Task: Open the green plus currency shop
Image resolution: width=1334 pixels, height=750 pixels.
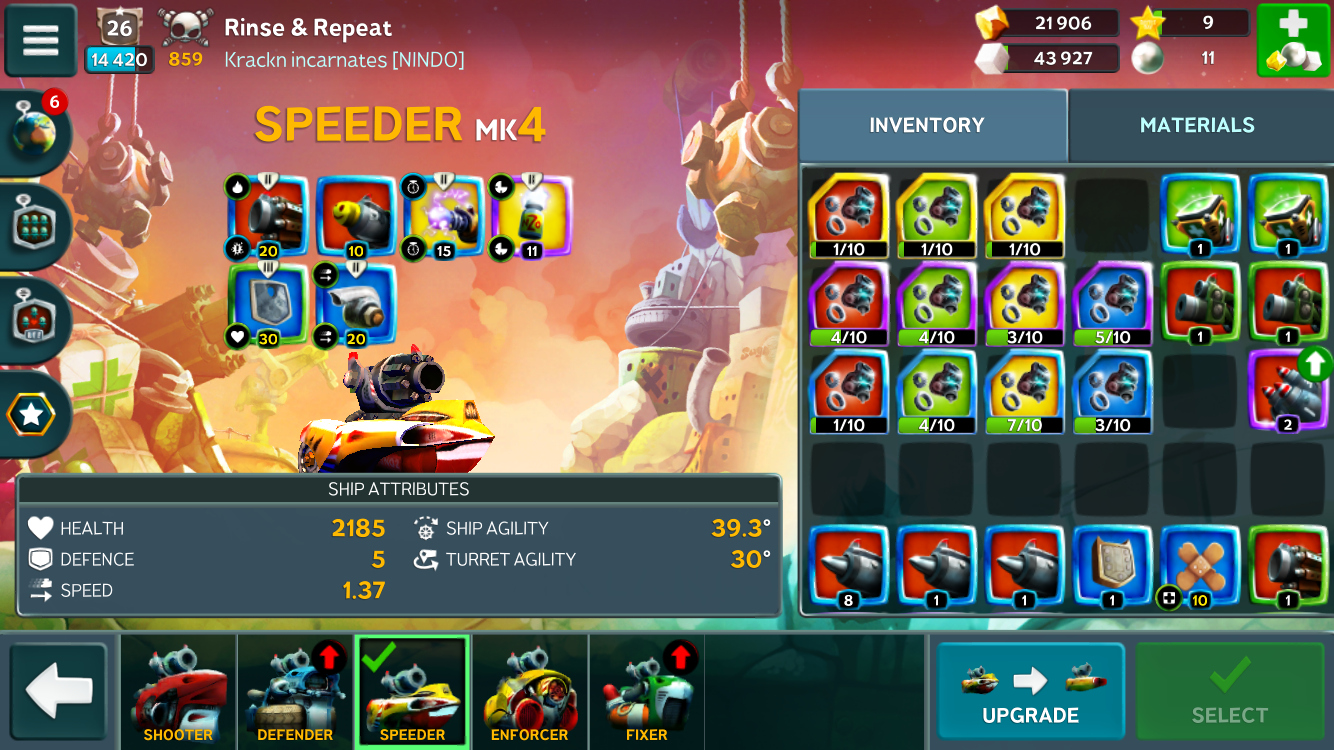Action: (x=1293, y=41)
